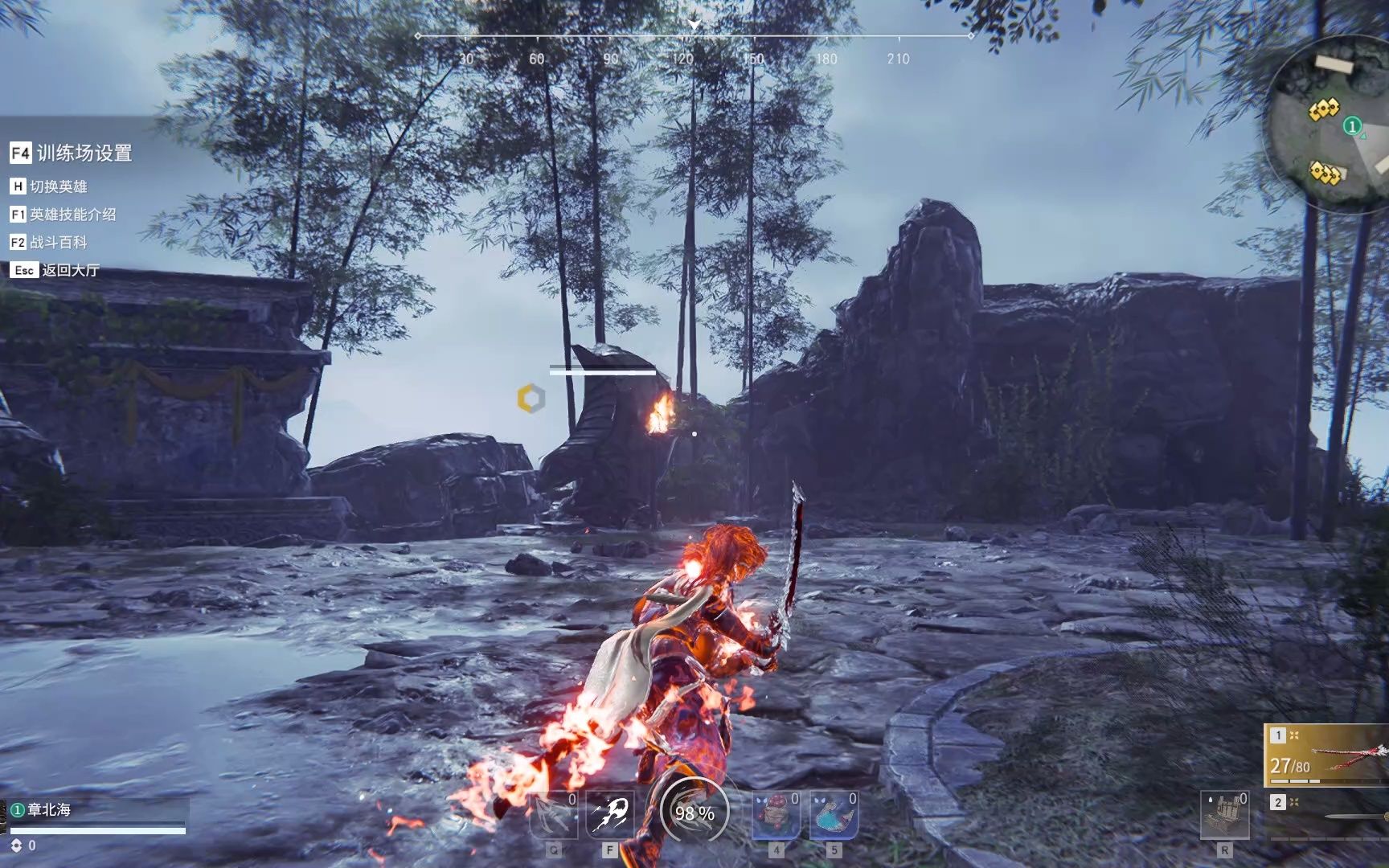Viewport: 1389px width, 868px height.
Task: Activate the circular 98% ultimate gauge
Action: pos(694,813)
